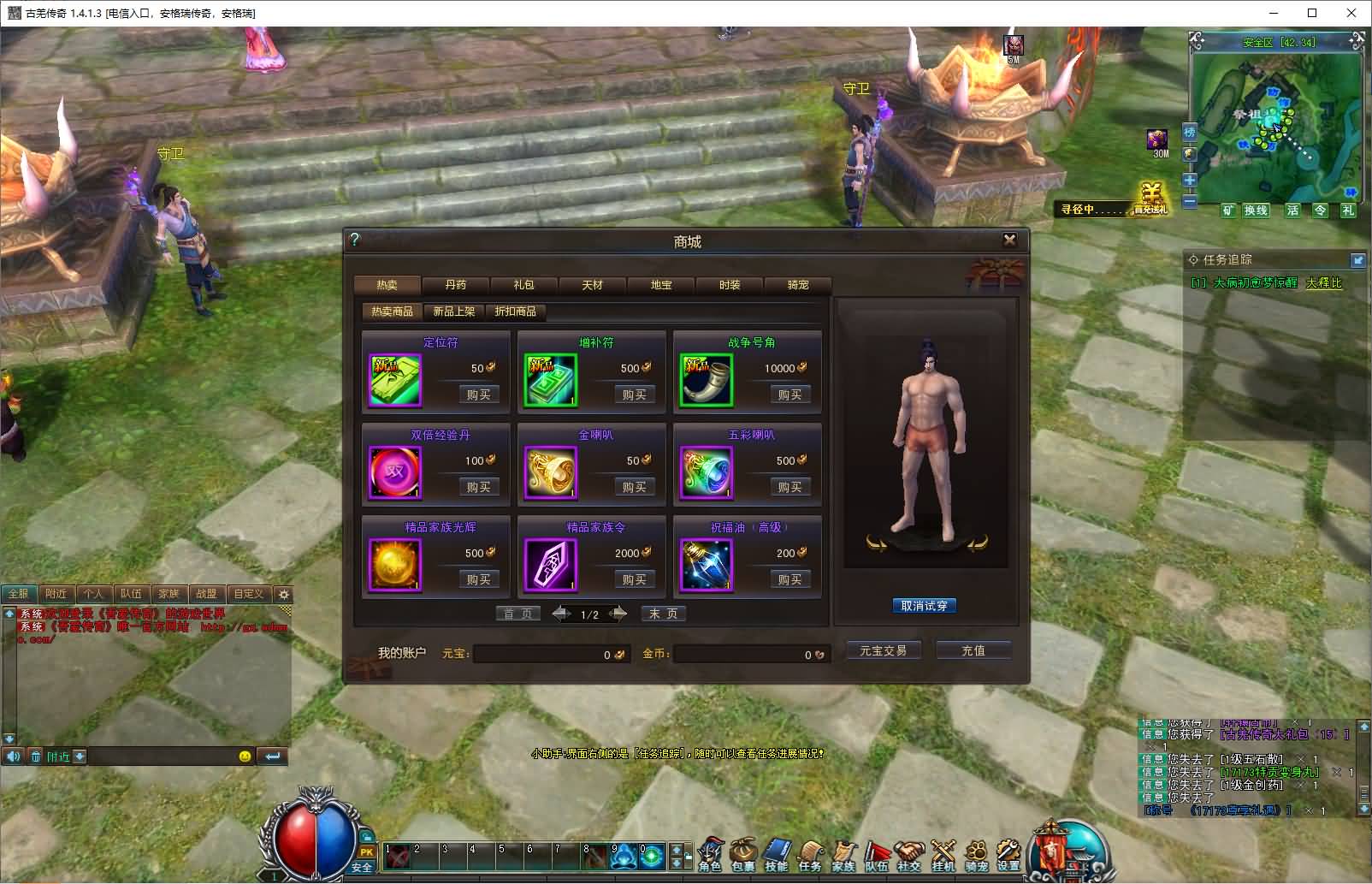This screenshot has width=1372, height=884.
Task: Switch to the 丹药 shop tab
Action: coord(456,285)
